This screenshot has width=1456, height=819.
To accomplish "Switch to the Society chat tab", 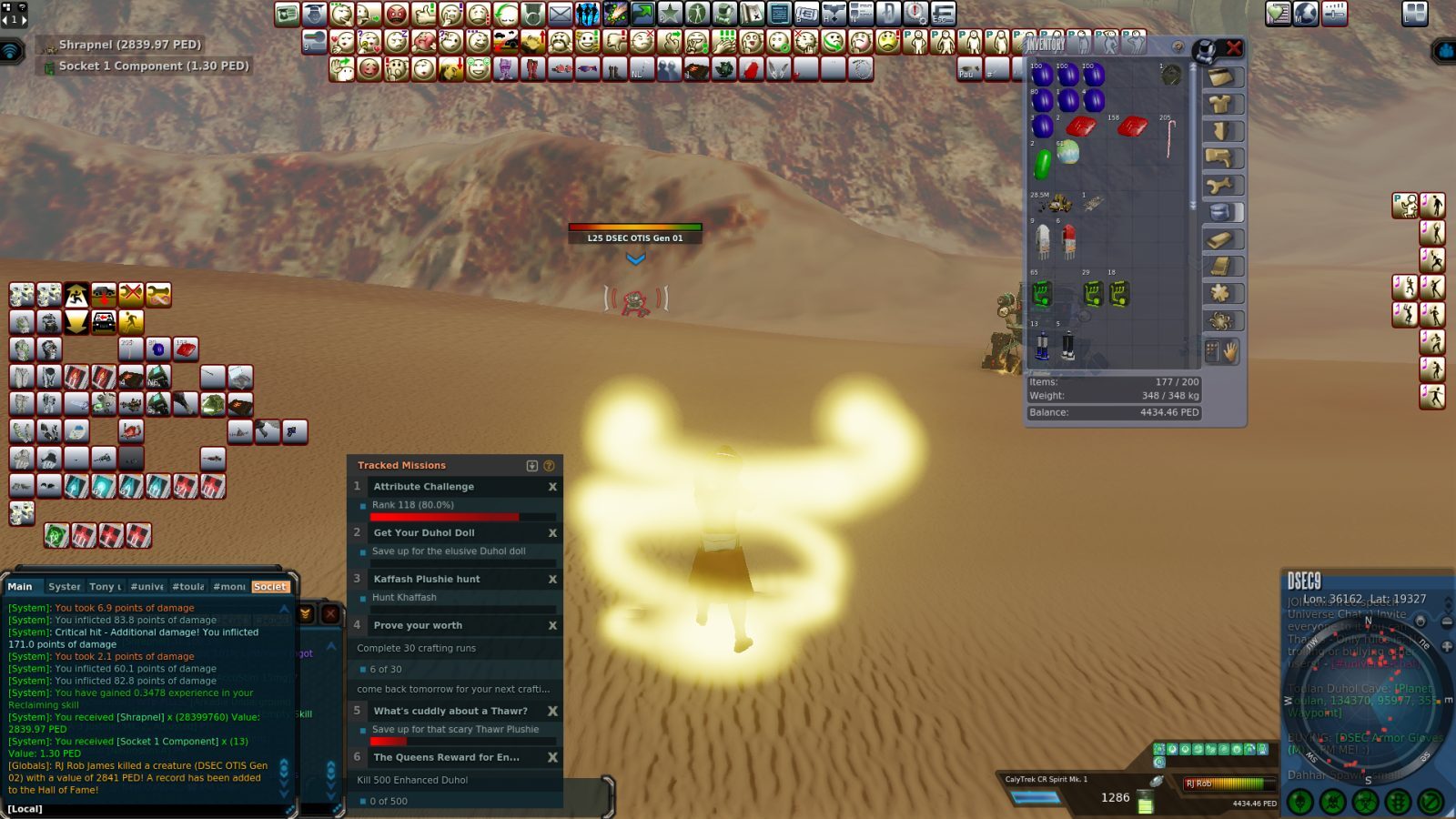I will (x=270, y=587).
